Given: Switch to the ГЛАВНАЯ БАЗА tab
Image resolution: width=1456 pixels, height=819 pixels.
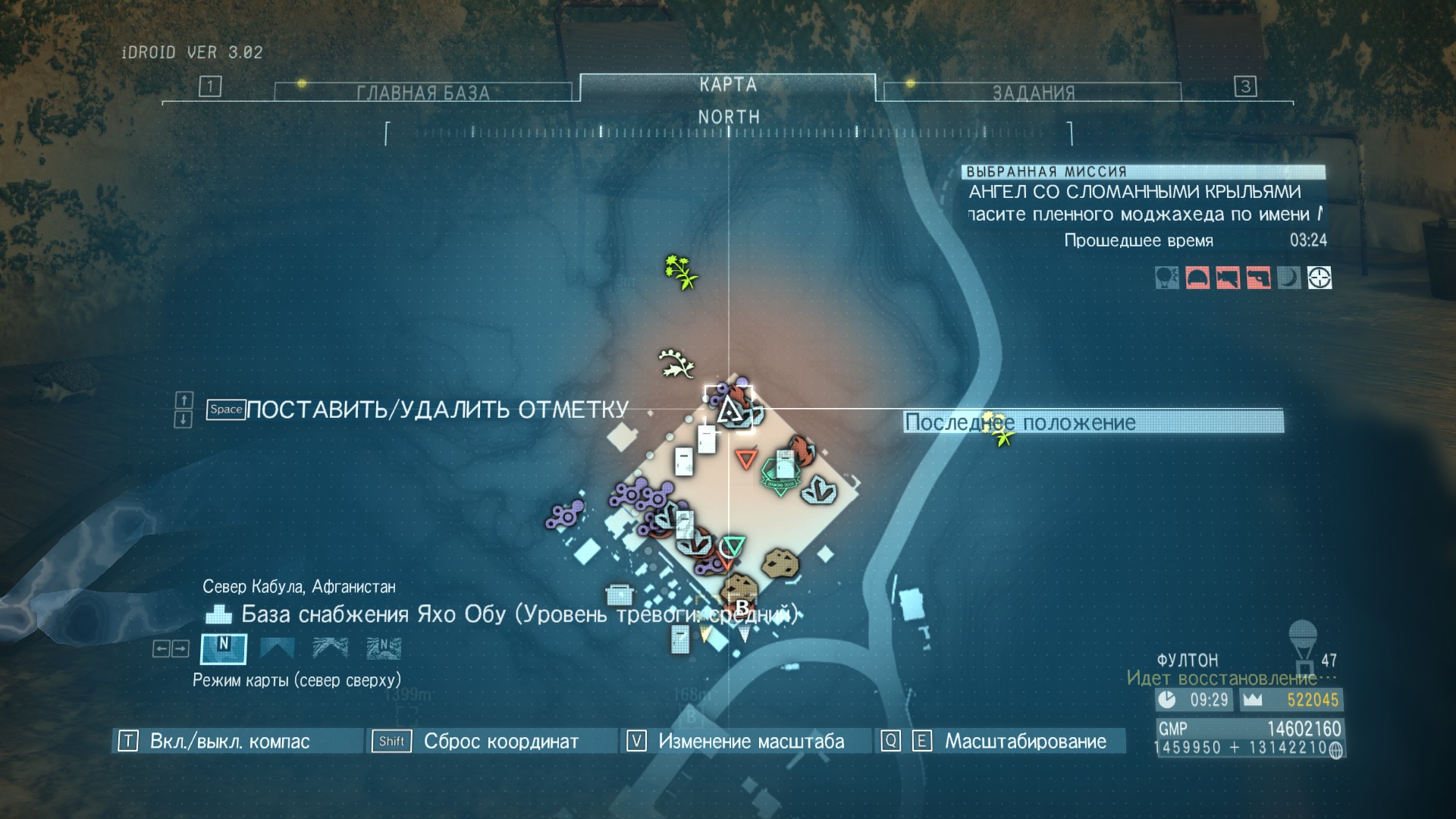Looking at the screenshot, I should pos(422,93).
